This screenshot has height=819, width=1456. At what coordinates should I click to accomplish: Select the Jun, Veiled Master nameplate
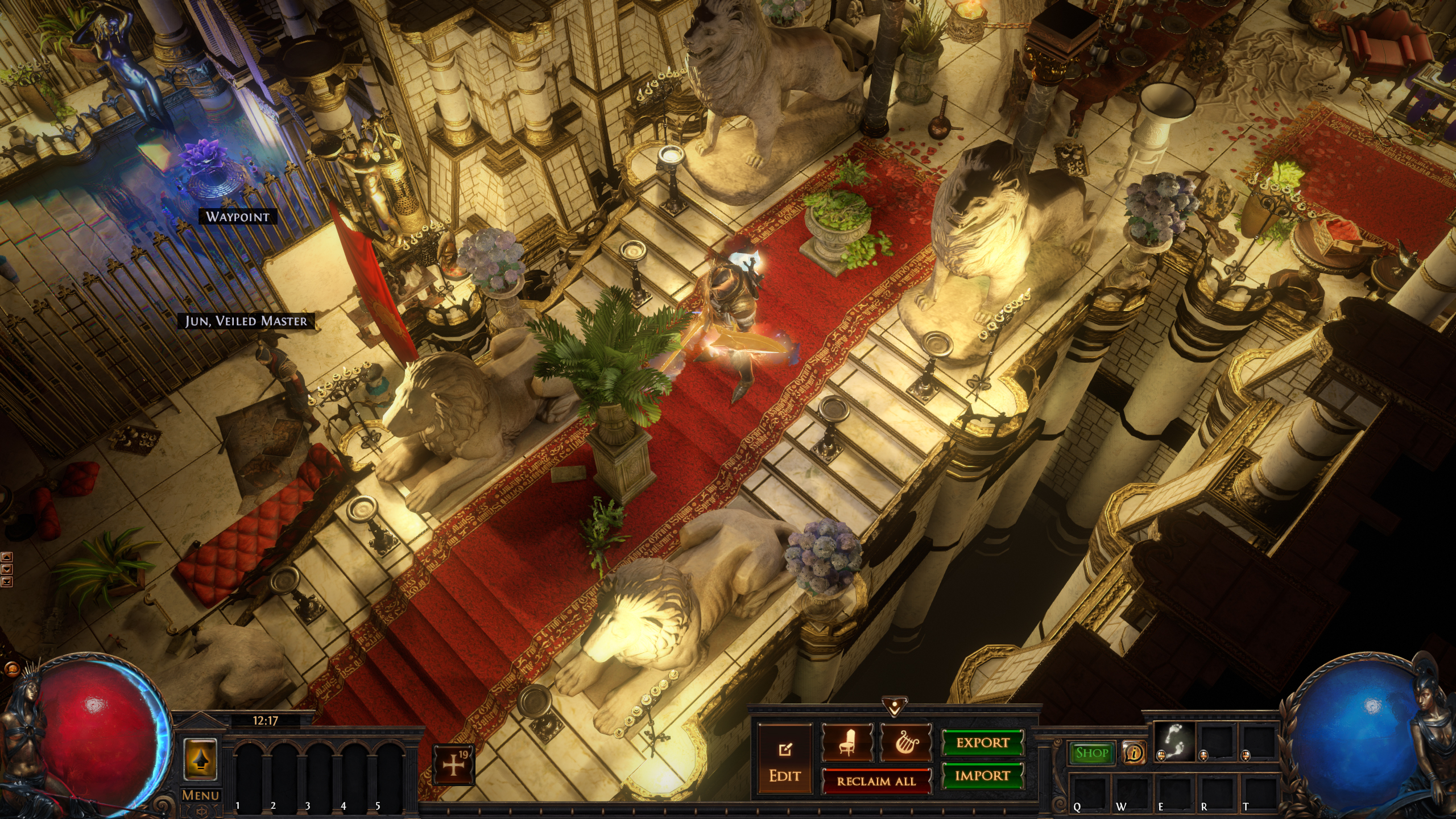pos(246,321)
